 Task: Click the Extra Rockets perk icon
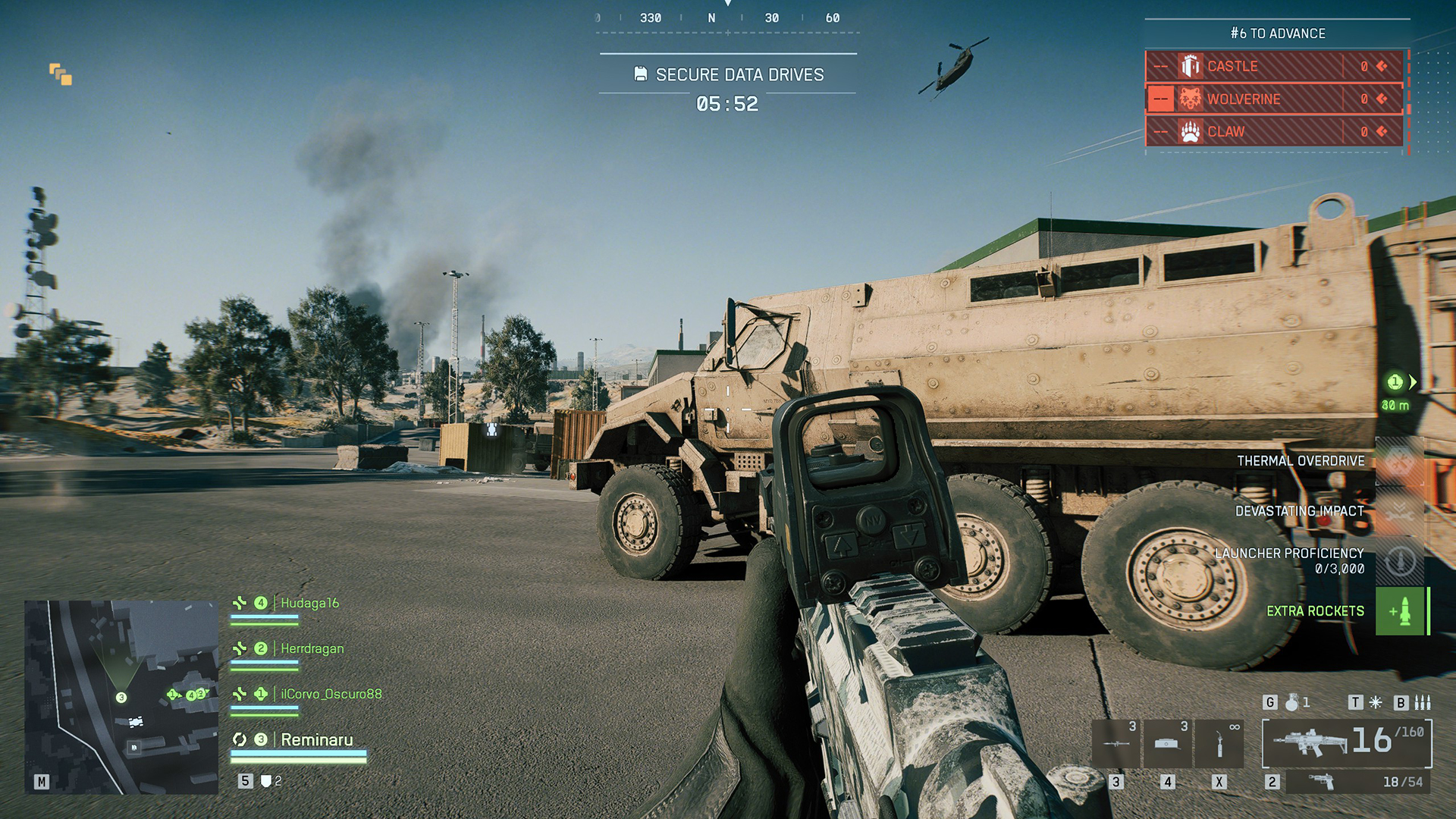click(1400, 611)
